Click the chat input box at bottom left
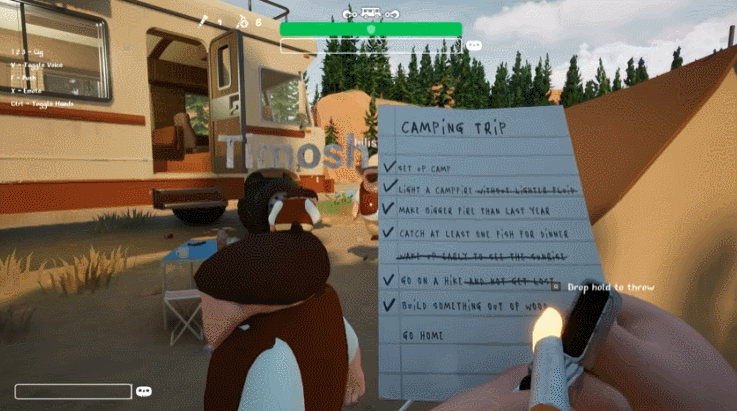 (x=73, y=391)
